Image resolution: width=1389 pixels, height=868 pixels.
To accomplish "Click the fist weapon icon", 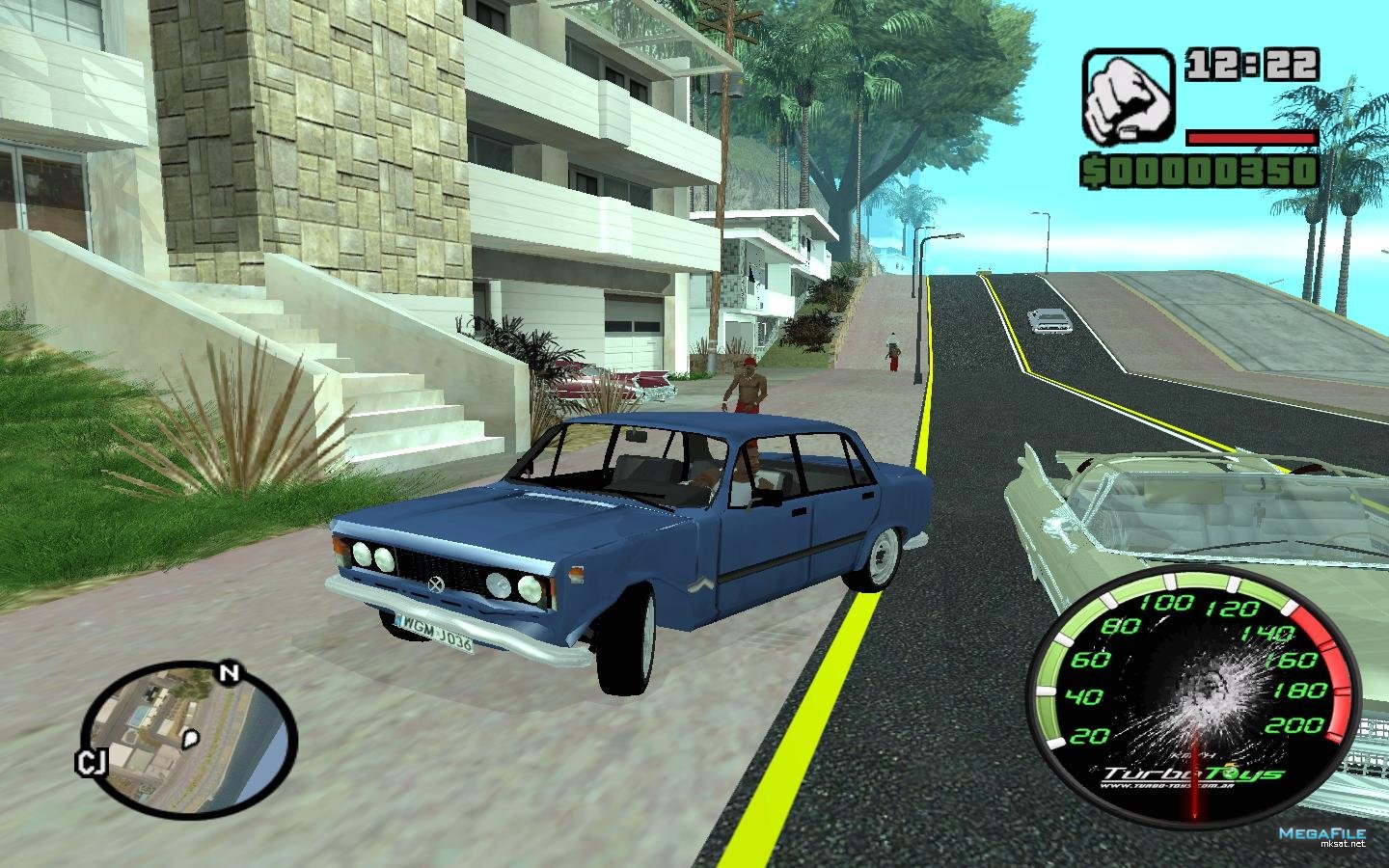I will (x=1127, y=96).
